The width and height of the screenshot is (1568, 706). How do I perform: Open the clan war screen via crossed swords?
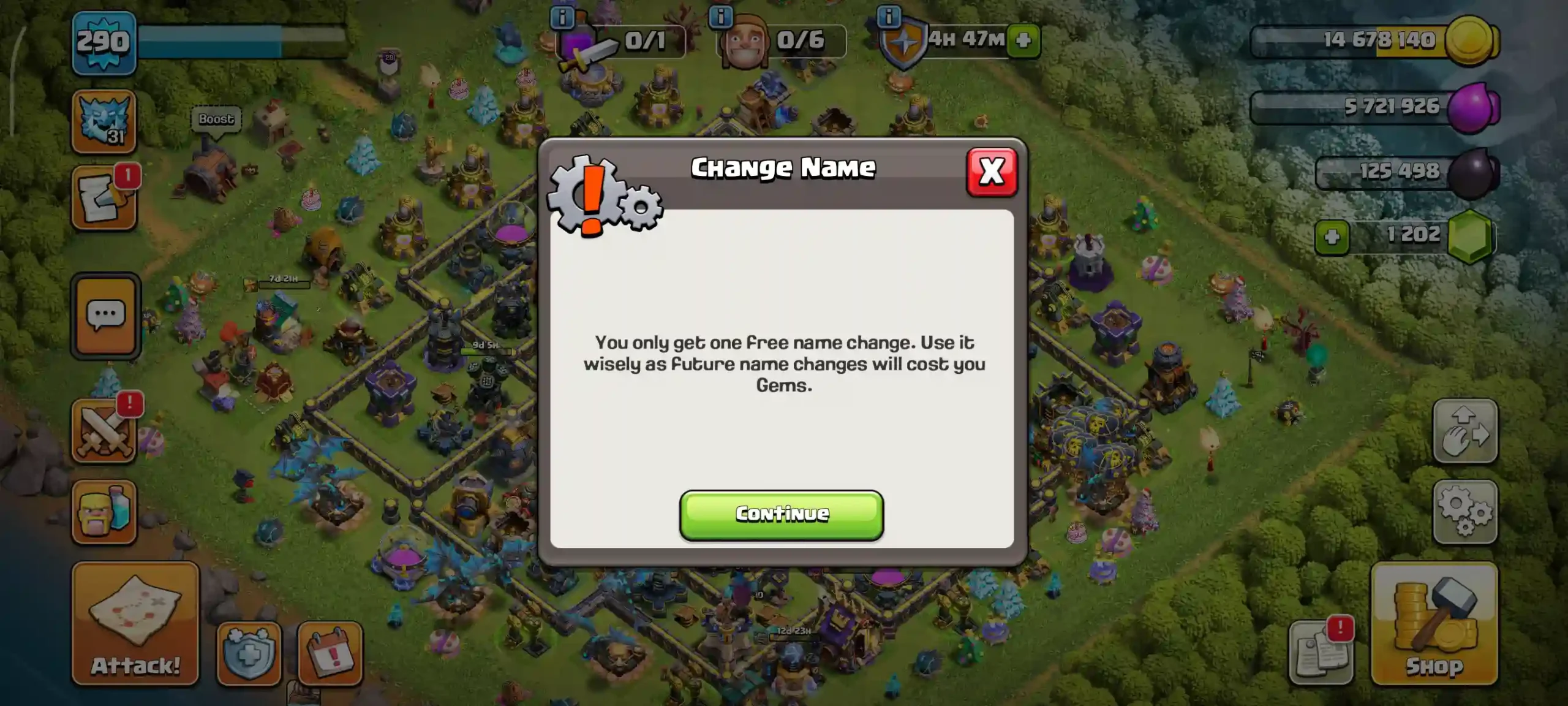tap(104, 429)
